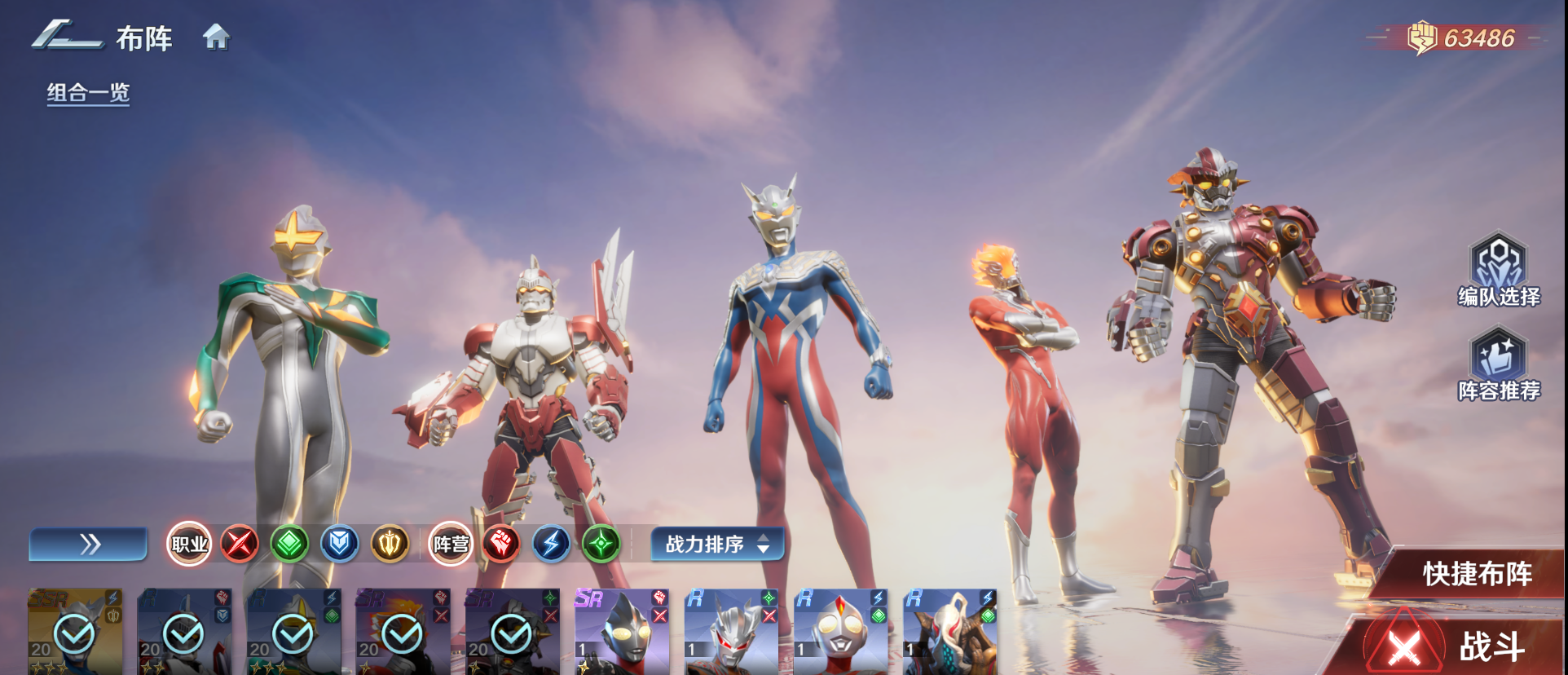Click the home icon next to 布阵
Image resolution: width=1568 pixels, height=675 pixels.
(x=216, y=37)
